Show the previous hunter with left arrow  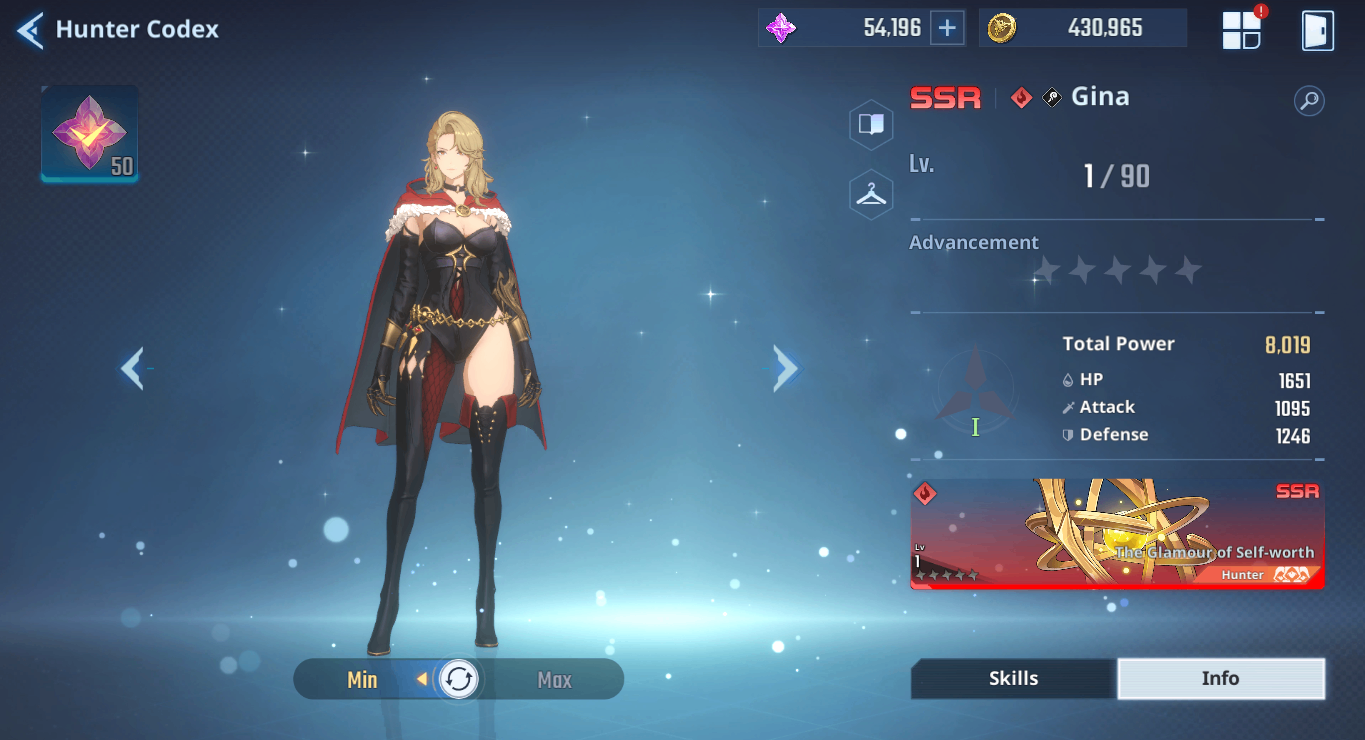(132, 368)
